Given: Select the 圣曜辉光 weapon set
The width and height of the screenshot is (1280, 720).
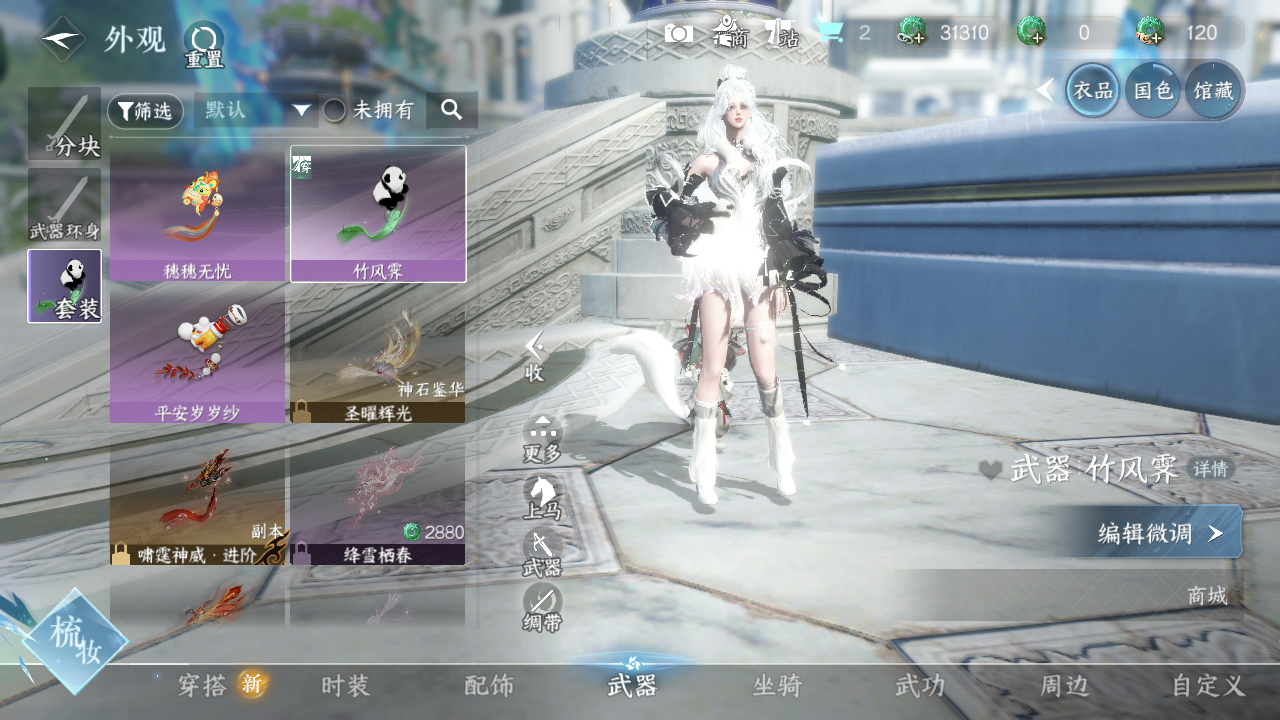Looking at the screenshot, I should [x=377, y=356].
